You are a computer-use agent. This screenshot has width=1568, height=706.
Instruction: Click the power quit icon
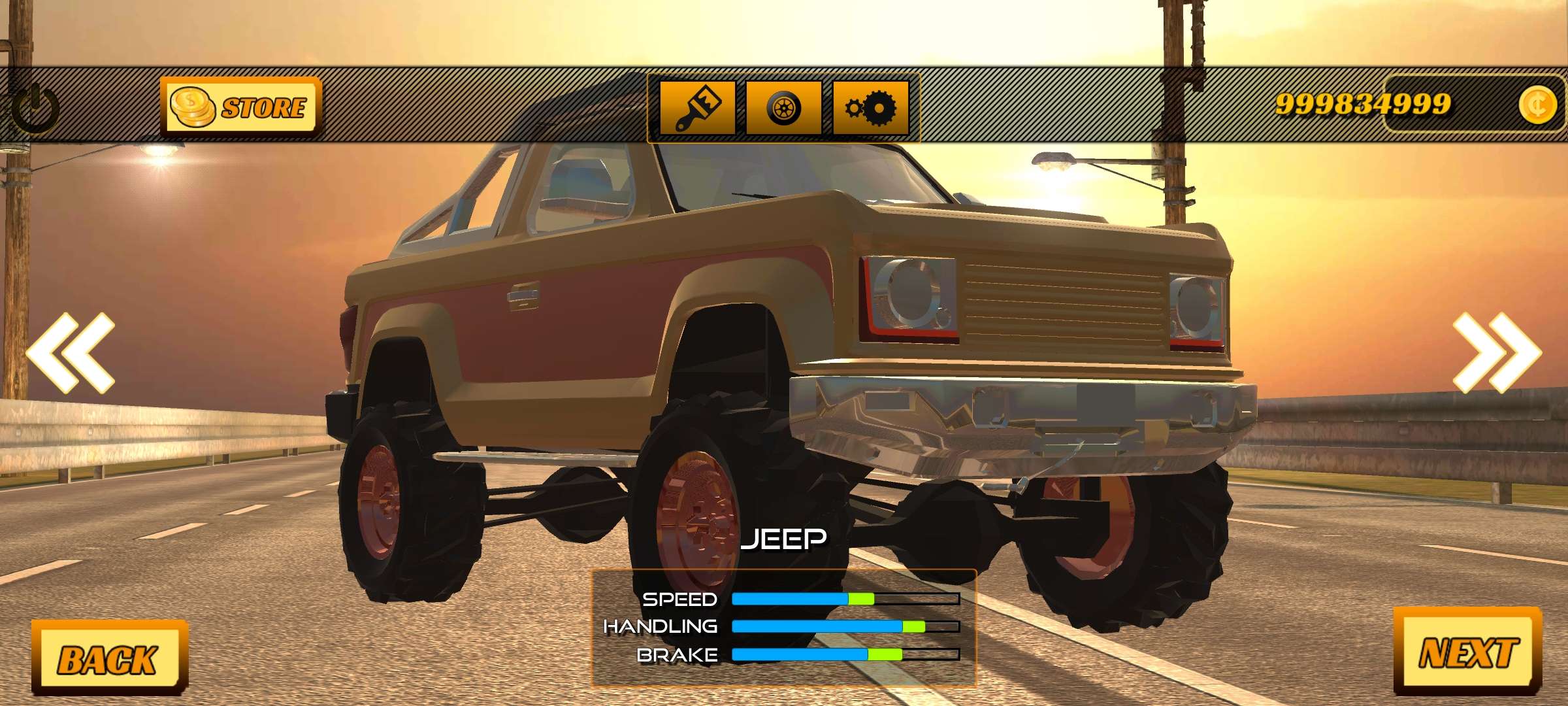[35, 109]
